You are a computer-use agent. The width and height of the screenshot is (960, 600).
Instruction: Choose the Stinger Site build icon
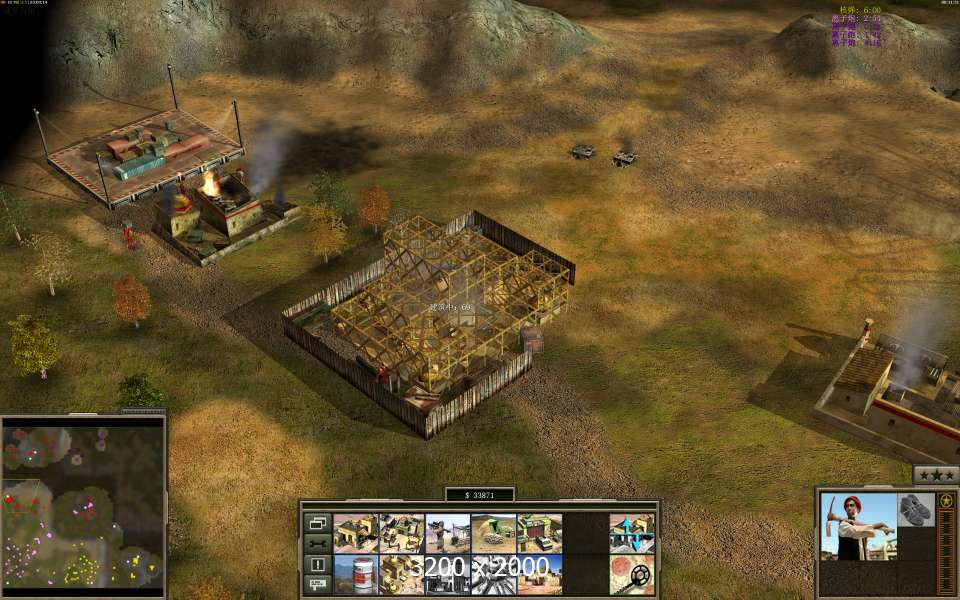click(x=447, y=533)
